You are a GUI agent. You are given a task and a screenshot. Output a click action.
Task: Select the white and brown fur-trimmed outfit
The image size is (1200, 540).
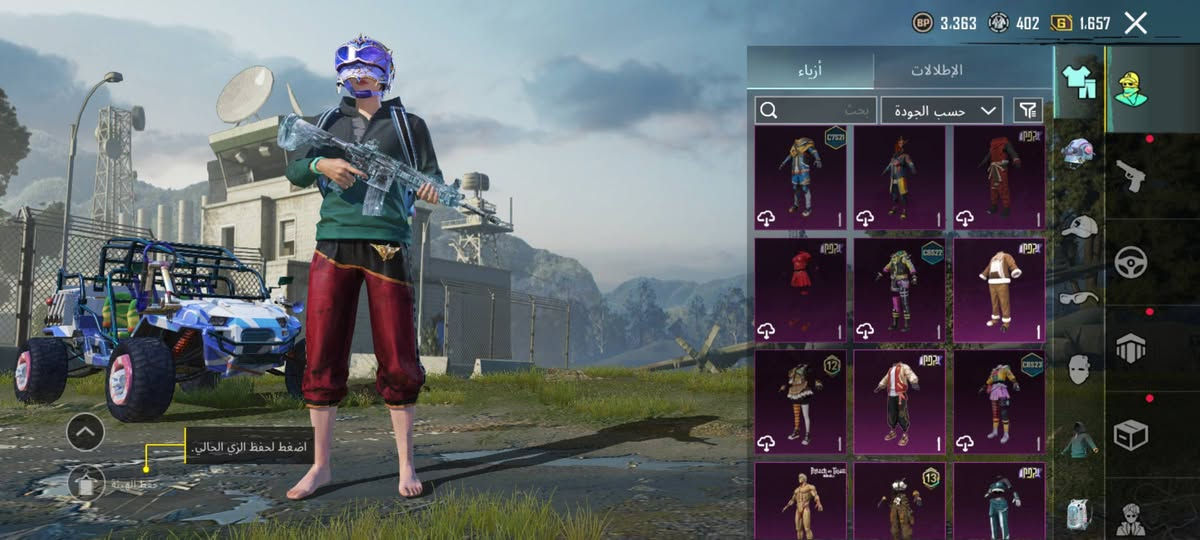(999, 290)
